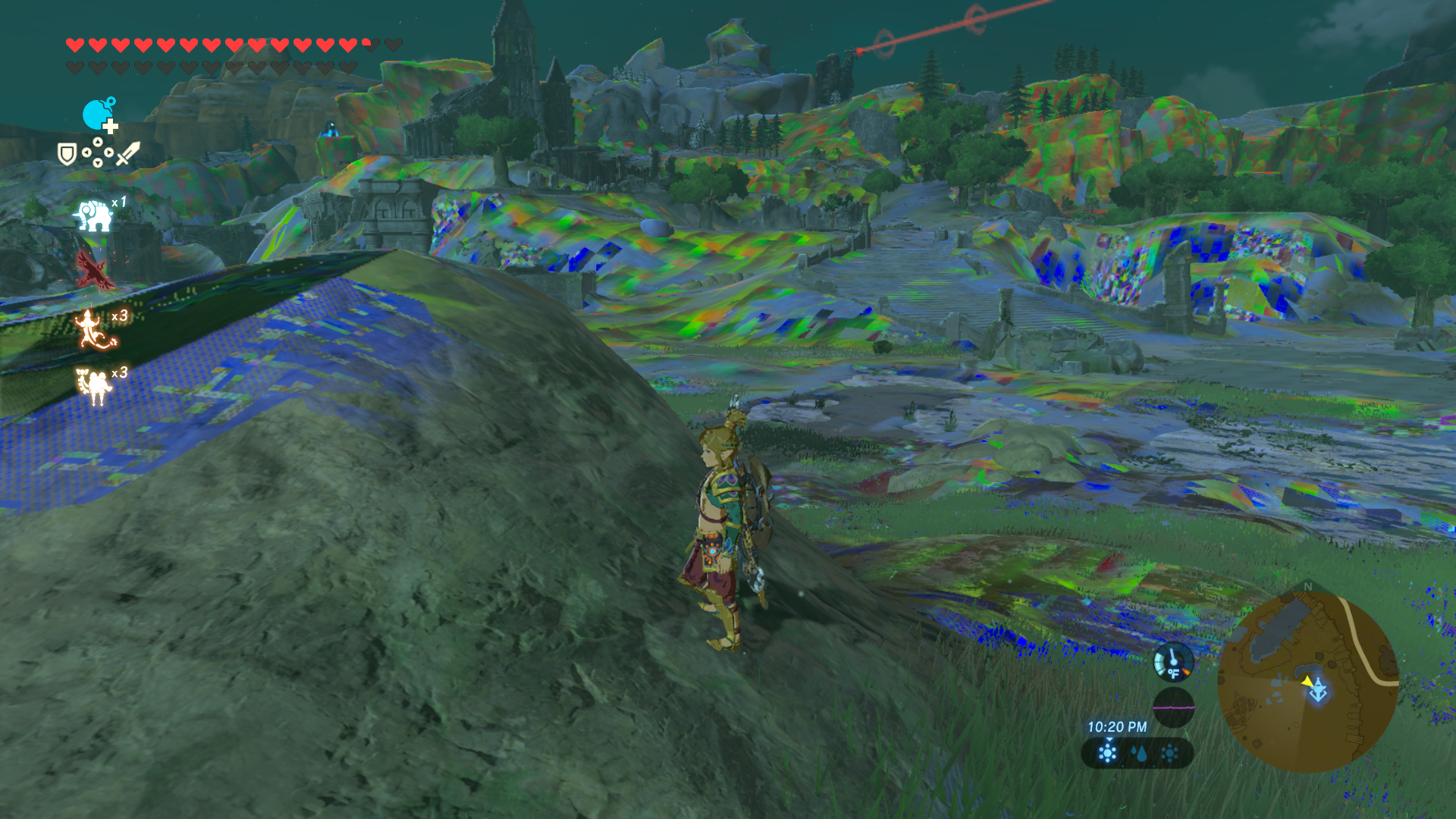
Task: Activate the Mipha's Grace elephant icon
Action: [x=93, y=216]
